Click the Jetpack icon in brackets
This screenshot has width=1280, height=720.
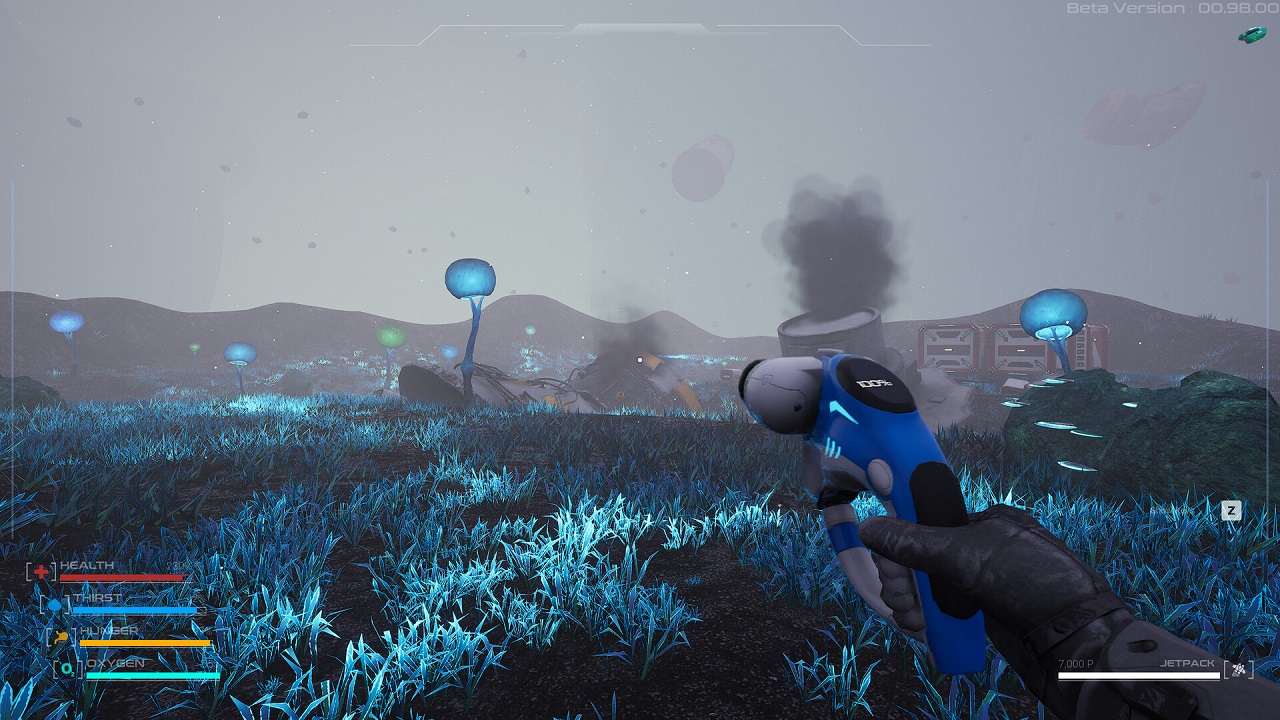(1239, 669)
